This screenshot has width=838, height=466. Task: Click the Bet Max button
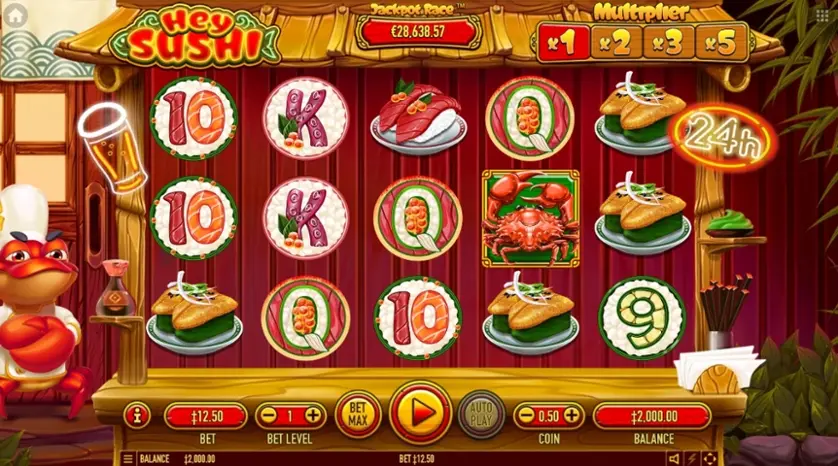[x=358, y=414]
